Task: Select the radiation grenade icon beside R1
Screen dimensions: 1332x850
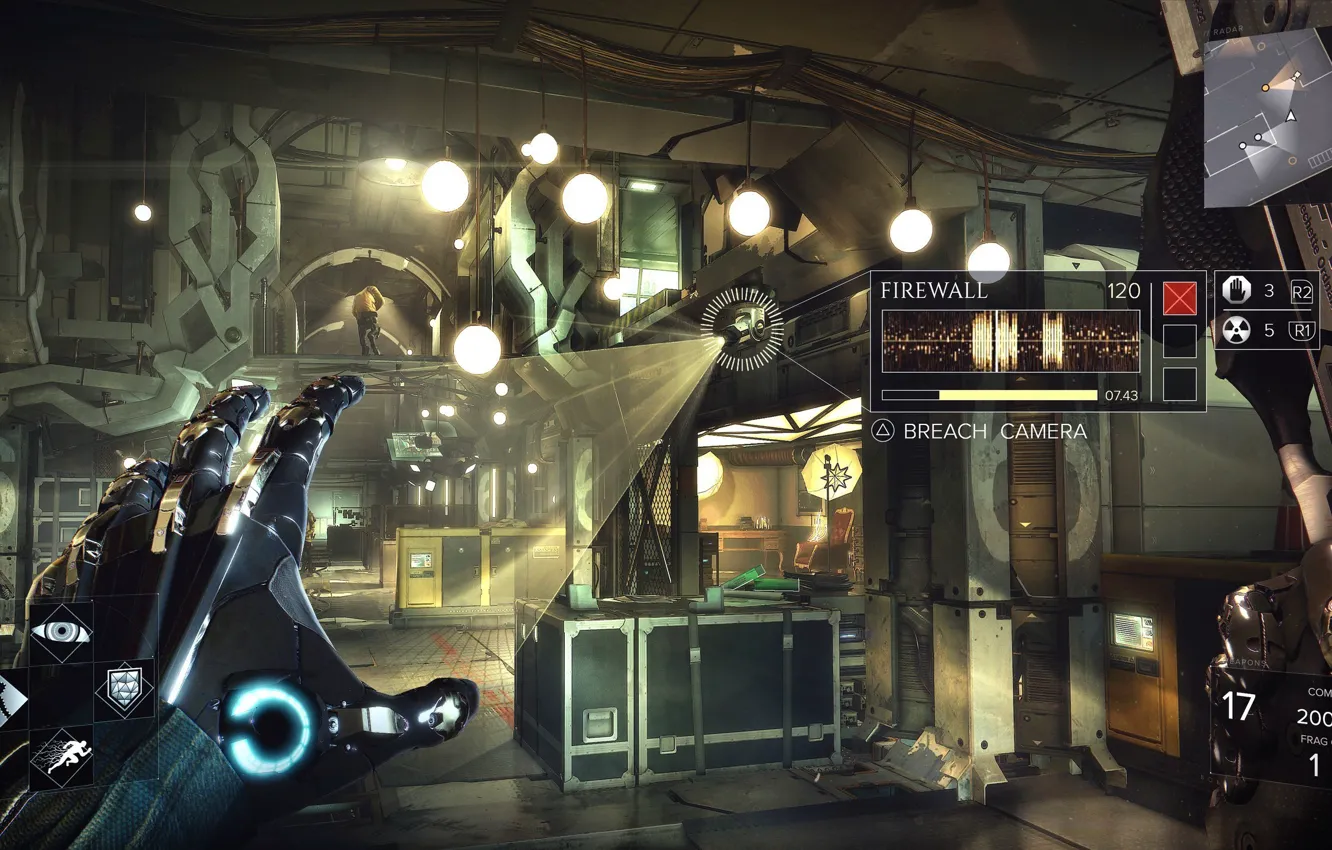Action: tap(1239, 330)
